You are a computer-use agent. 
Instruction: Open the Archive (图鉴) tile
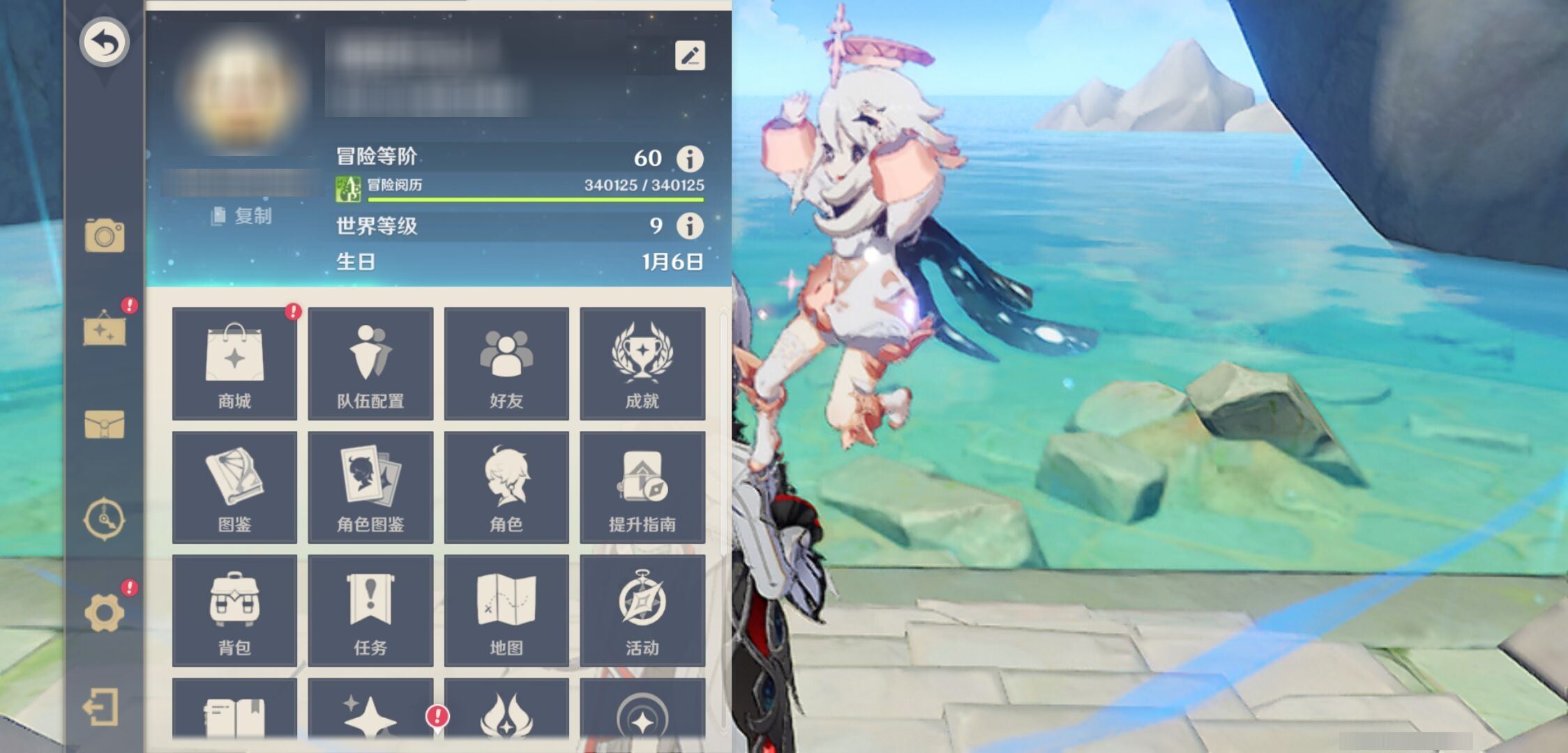tap(234, 487)
